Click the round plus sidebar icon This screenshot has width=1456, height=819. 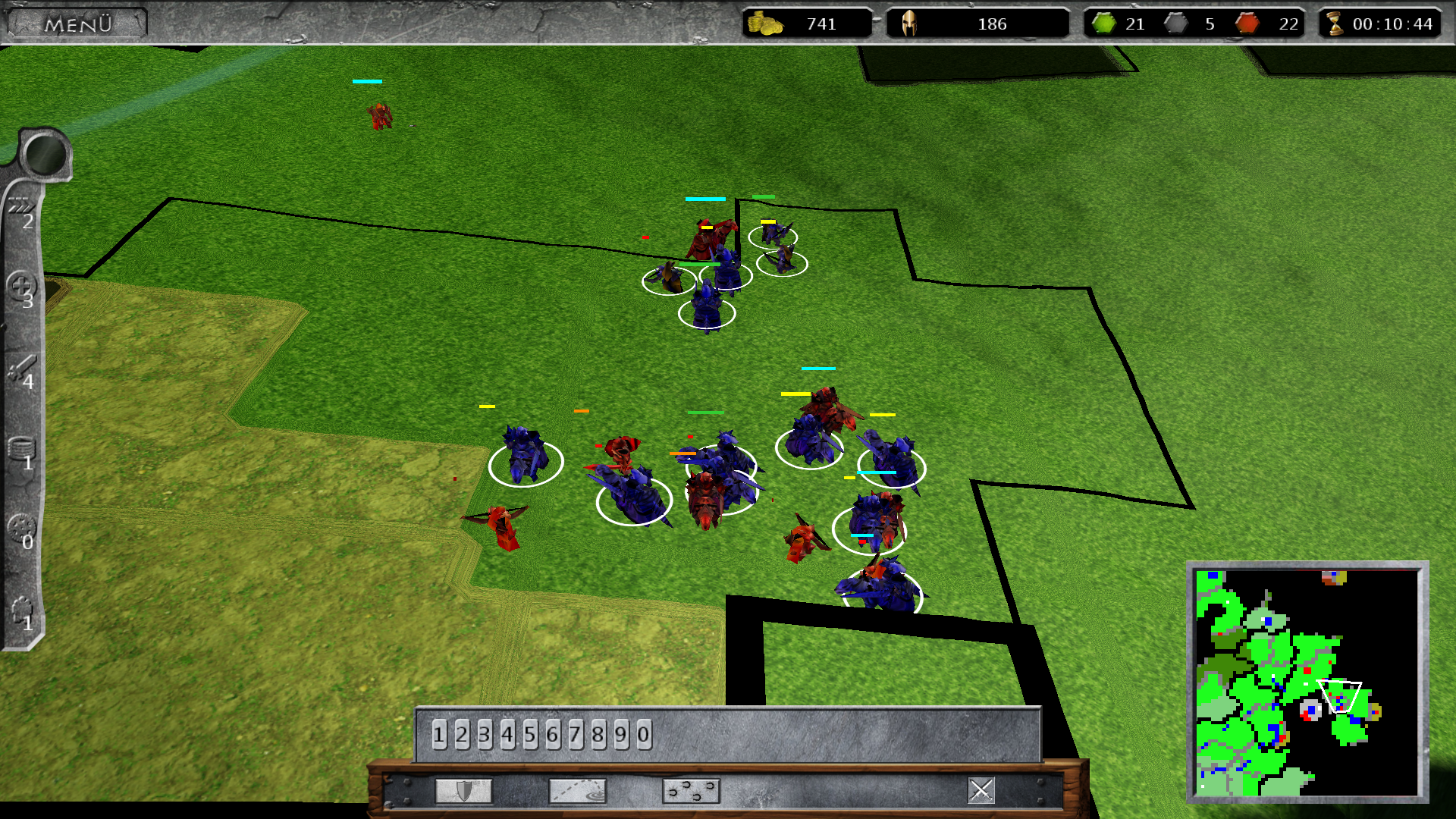coord(20,287)
